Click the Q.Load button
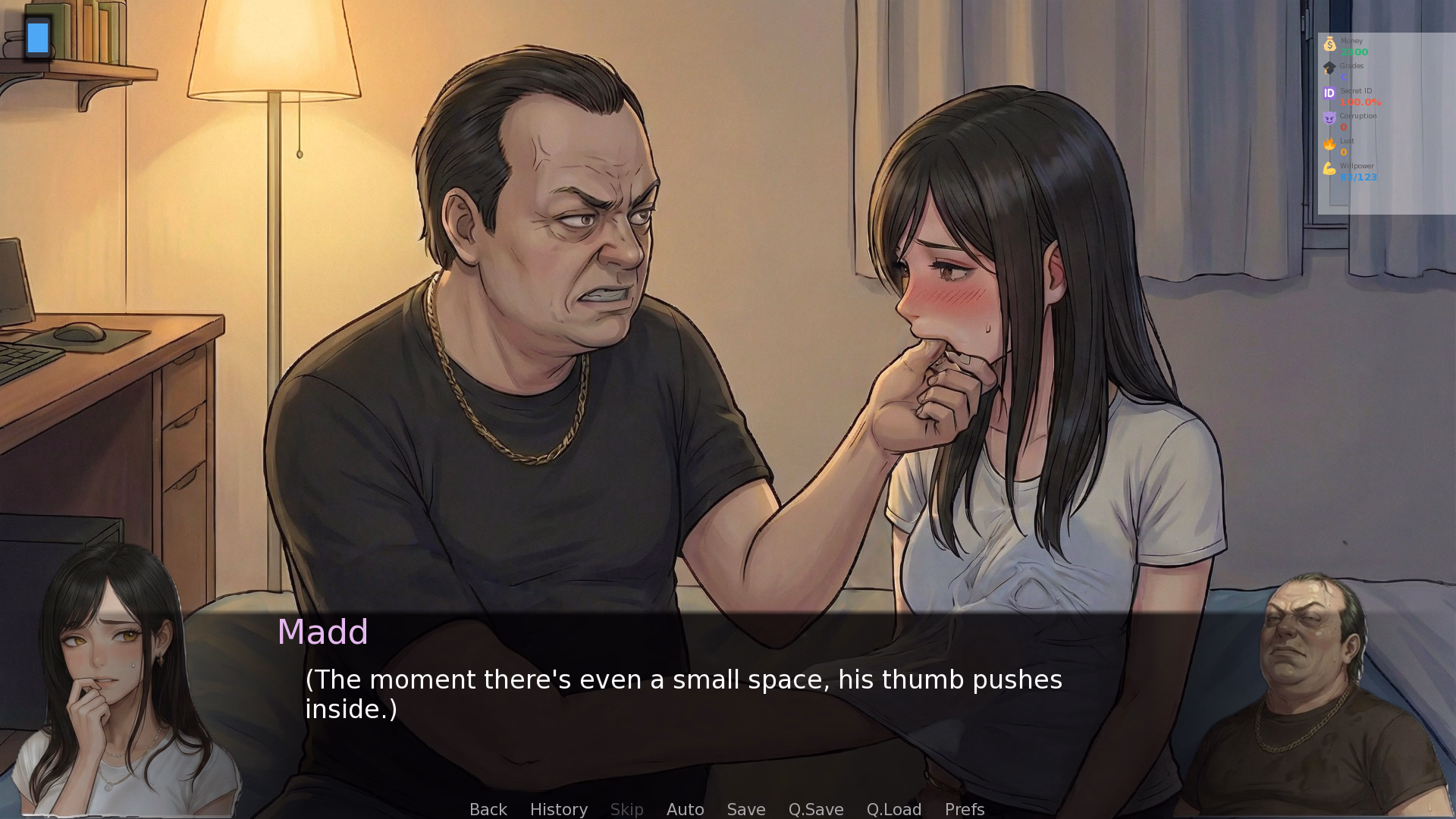Image resolution: width=1456 pixels, height=819 pixels. 893,809
